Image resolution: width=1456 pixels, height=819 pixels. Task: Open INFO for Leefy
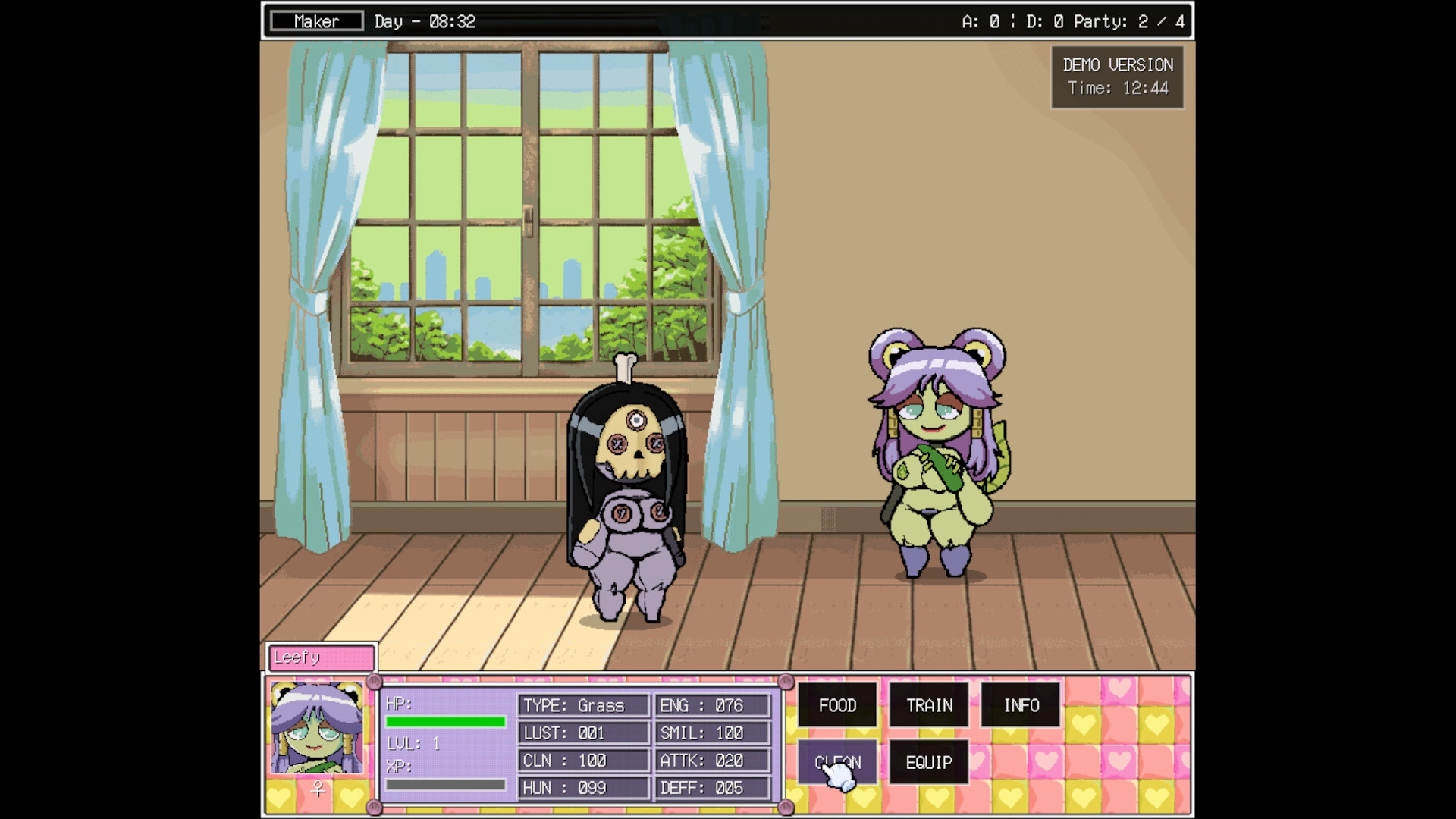pos(1021,705)
